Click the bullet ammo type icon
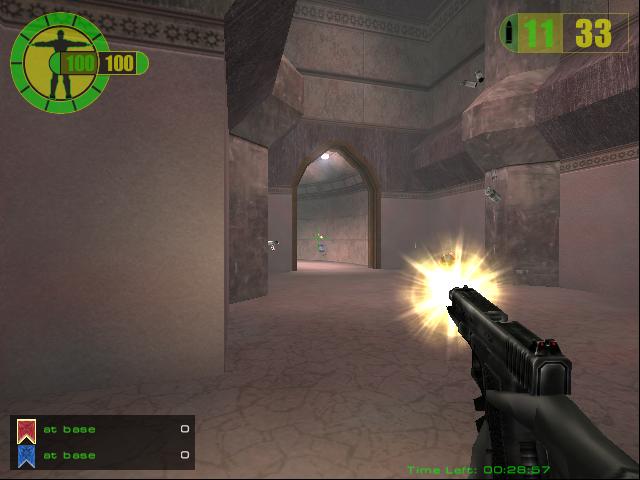This screenshot has width=640, height=480. tap(511, 33)
